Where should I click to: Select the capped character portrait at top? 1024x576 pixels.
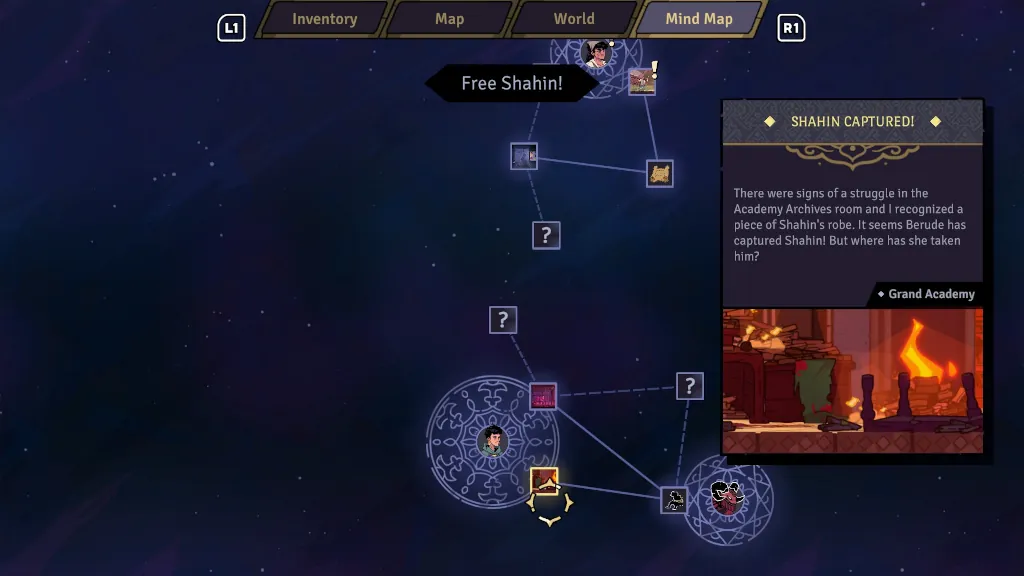point(599,53)
